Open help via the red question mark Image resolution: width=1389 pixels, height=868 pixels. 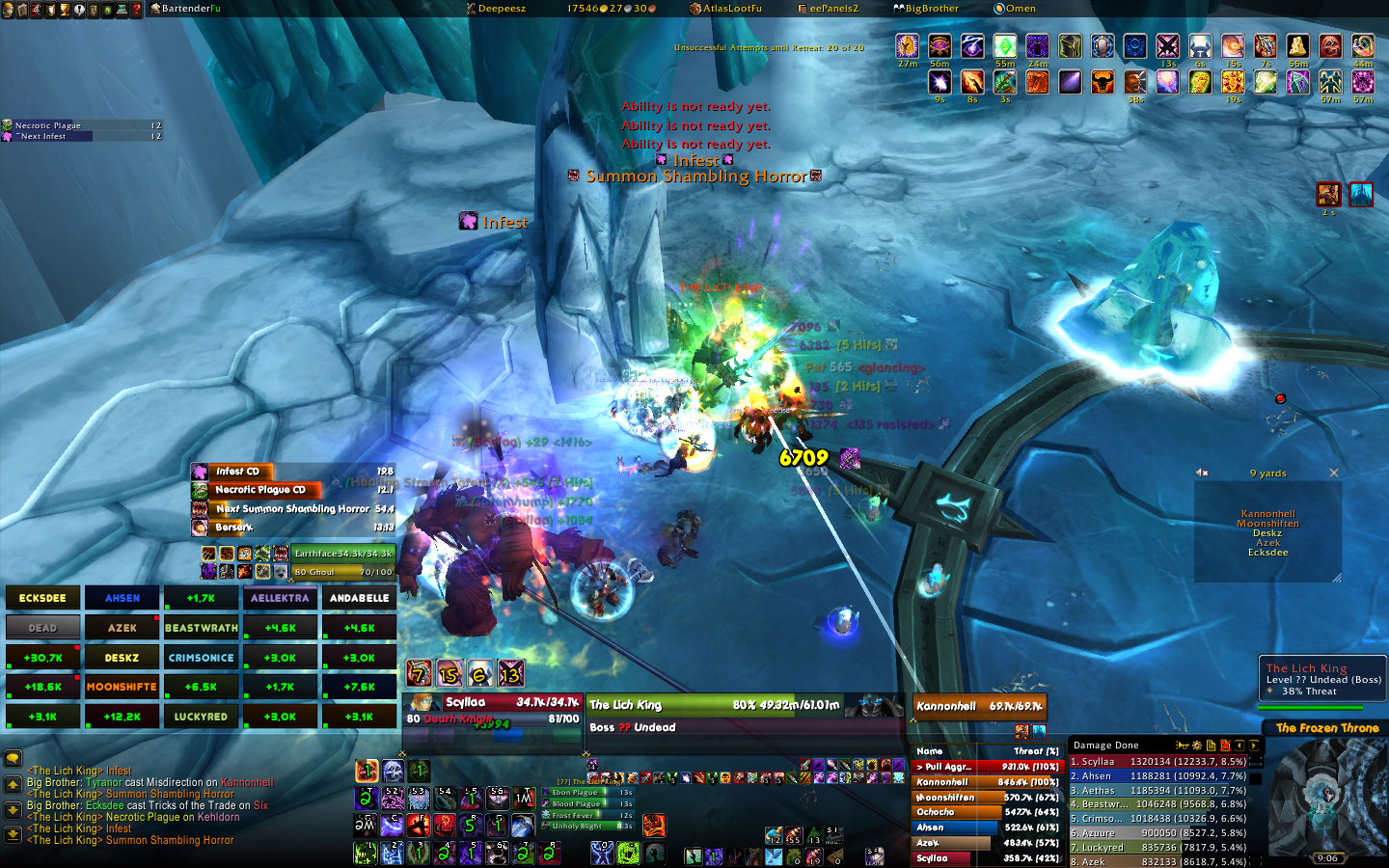tap(136, 9)
